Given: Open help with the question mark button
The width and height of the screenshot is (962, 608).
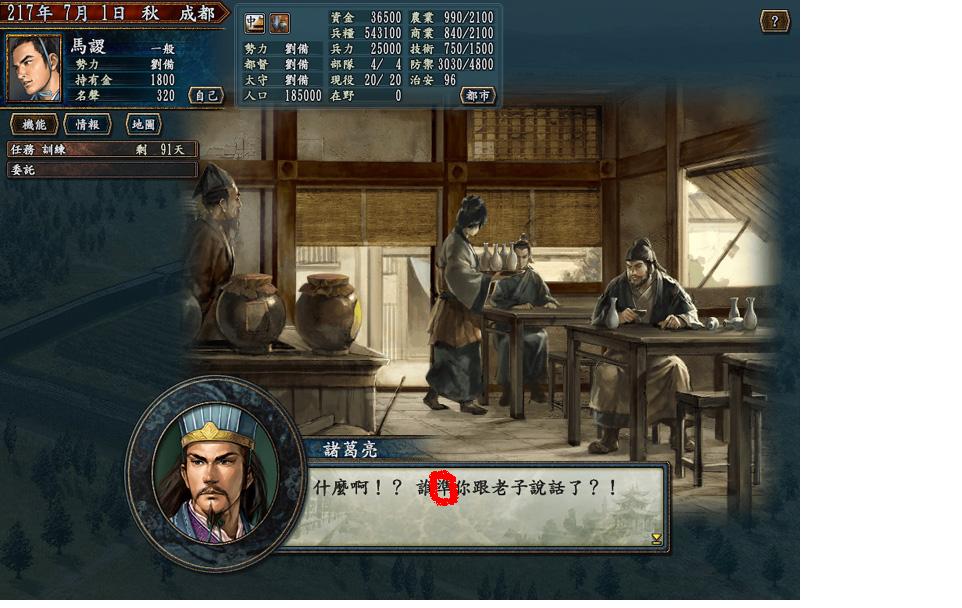Looking at the screenshot, I should point(775,21).
